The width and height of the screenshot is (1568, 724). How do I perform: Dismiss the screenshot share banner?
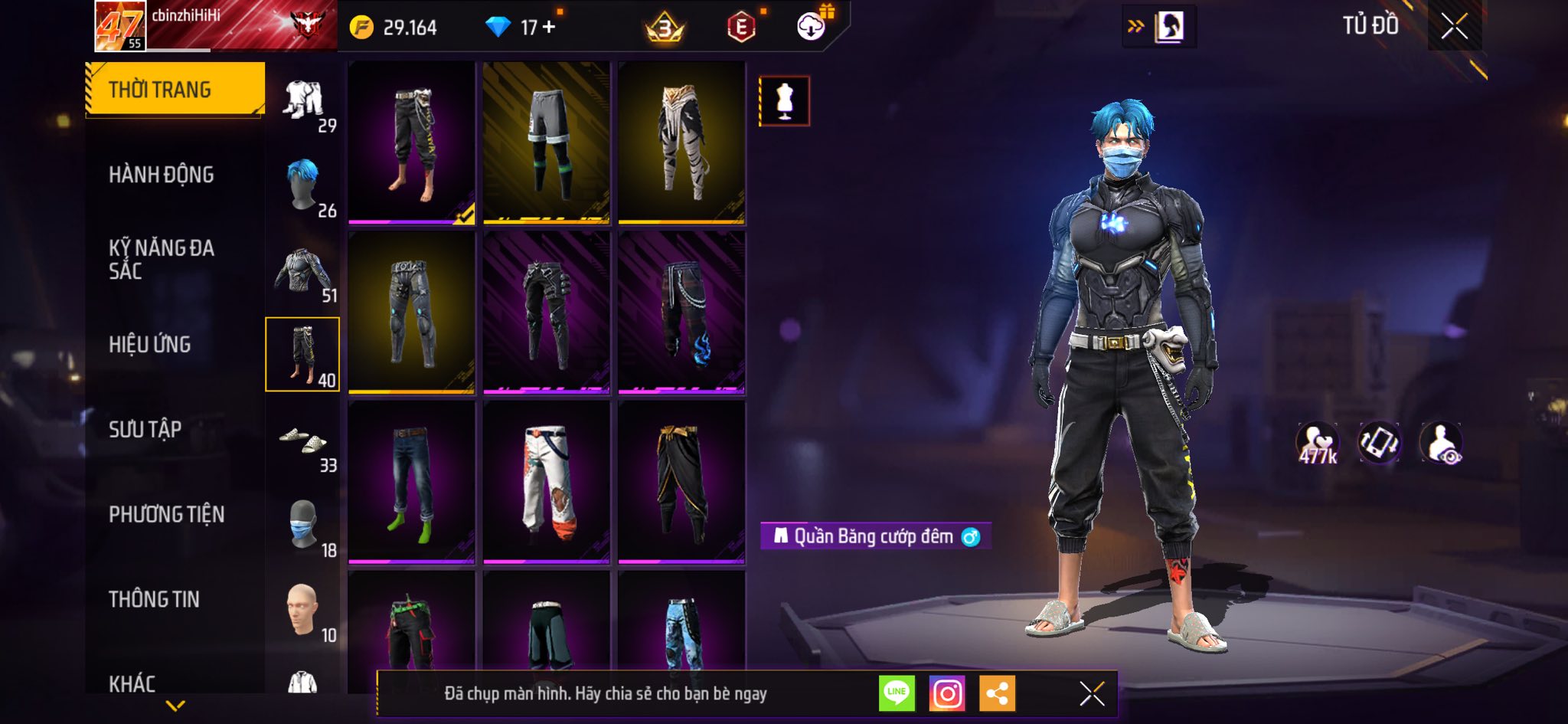[x=1092, y=694]
